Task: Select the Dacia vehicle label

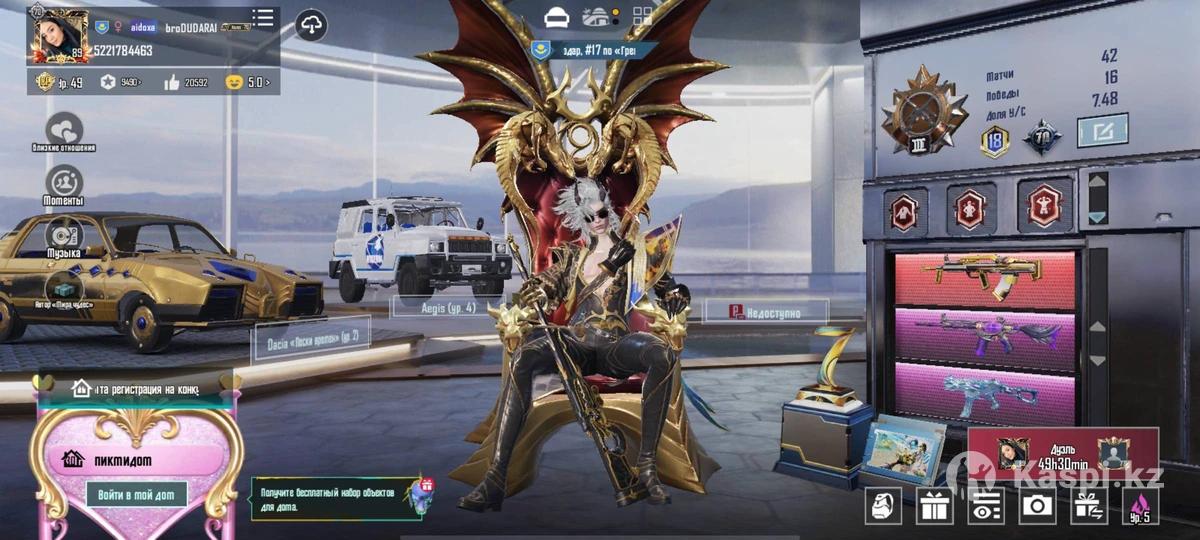Action: pyautogui.click(x=297, y=338)
